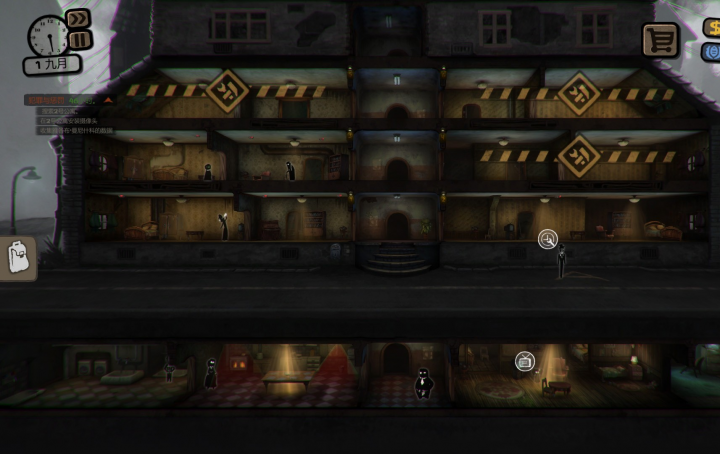Click the television action bubble
The width and height of the screenshot is (720, 454).
click(525, 361)
